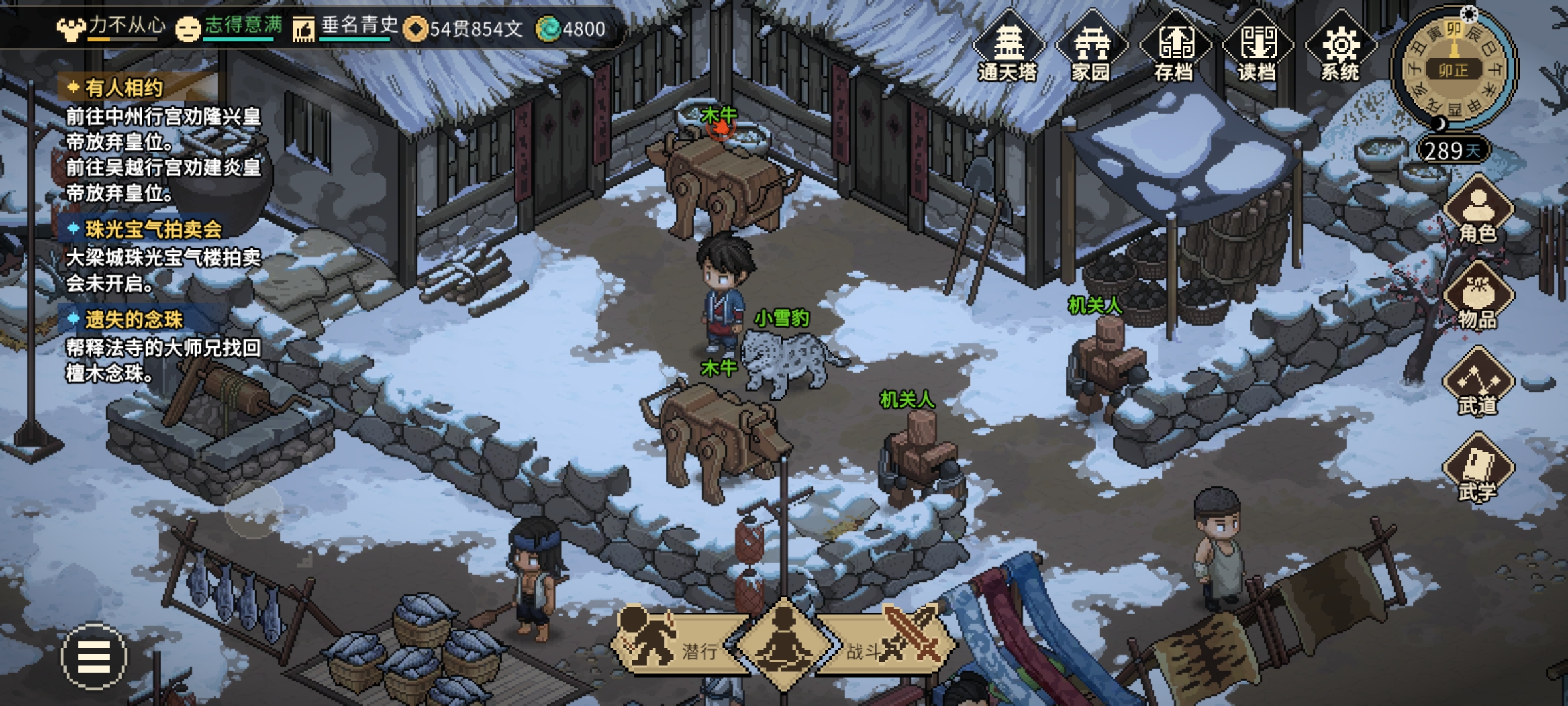Image resolution: width=1568 pixels, height=706 pixels.
Task: Select the 遗失的念珠 quest entry
Action: [x=133, y=319]
